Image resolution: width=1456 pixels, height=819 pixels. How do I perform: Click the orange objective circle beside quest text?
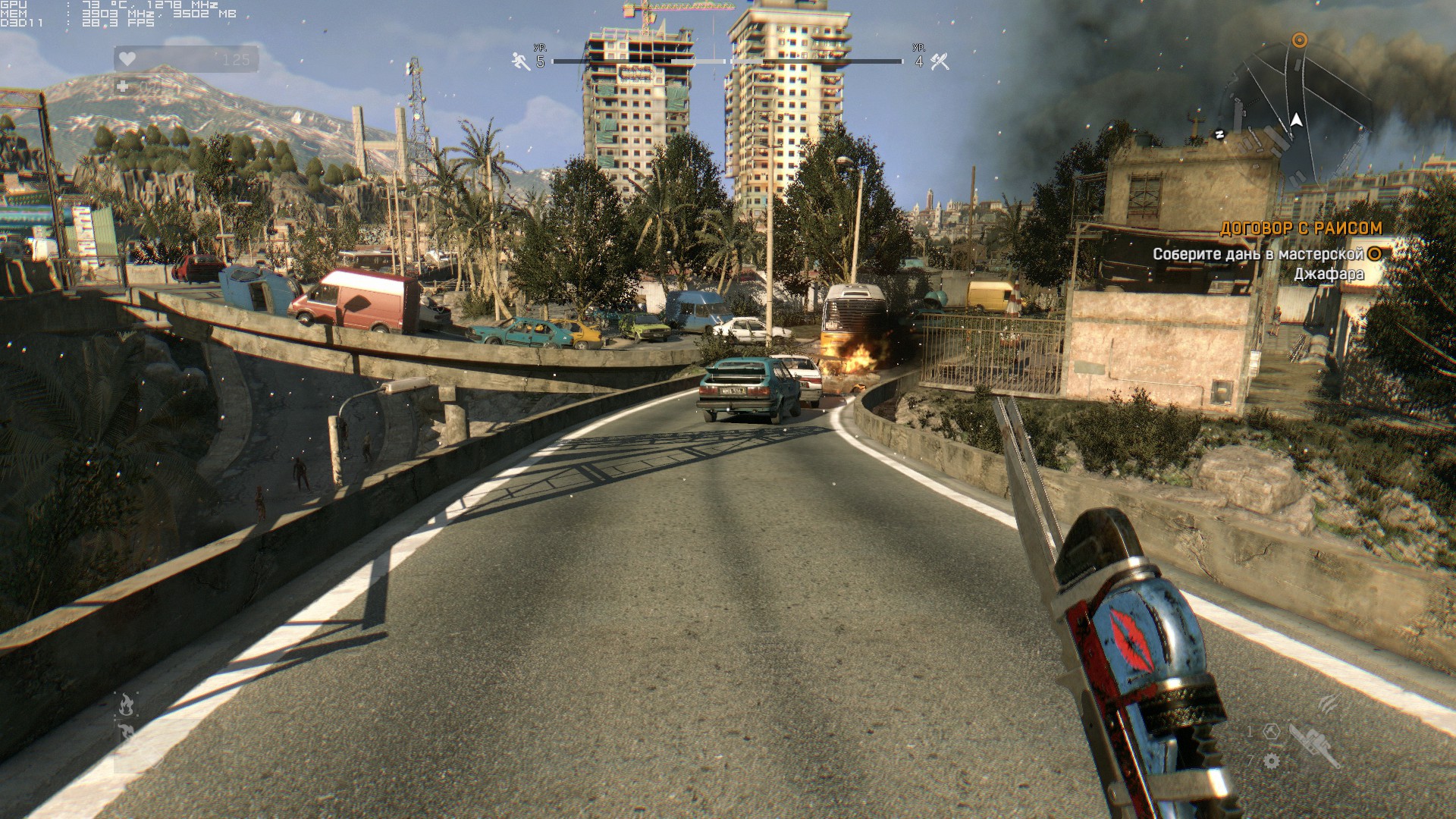(1373, 254)
